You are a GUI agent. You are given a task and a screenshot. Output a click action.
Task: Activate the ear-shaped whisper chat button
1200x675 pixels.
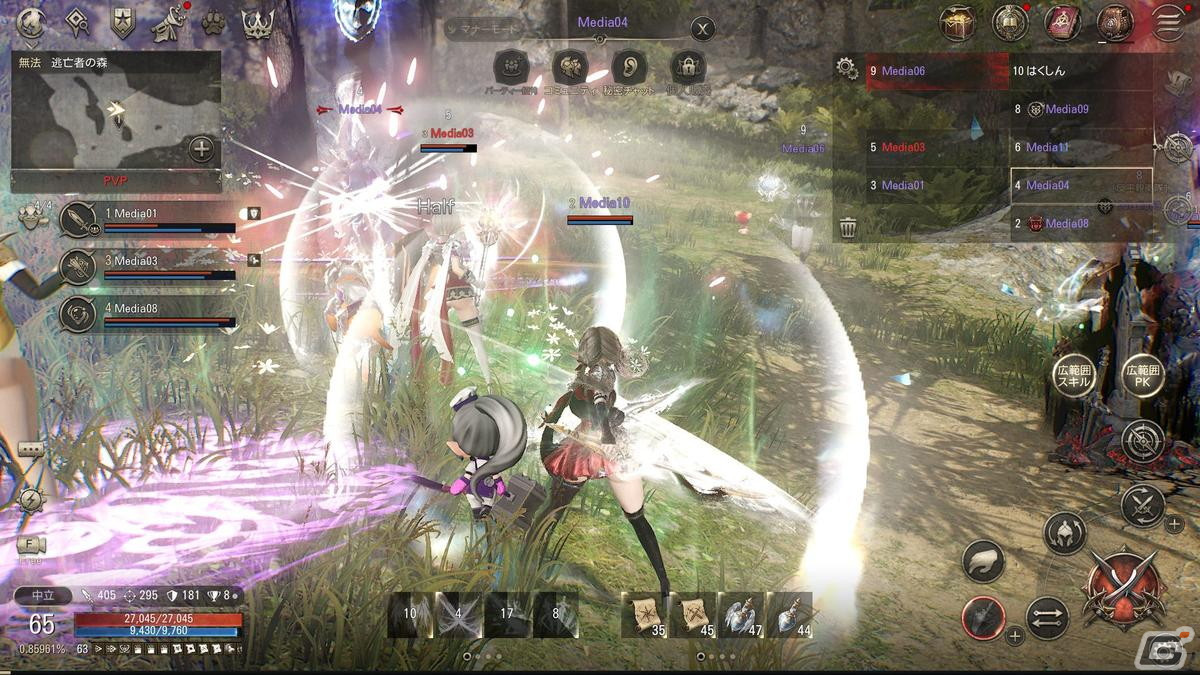click(629, 68)
